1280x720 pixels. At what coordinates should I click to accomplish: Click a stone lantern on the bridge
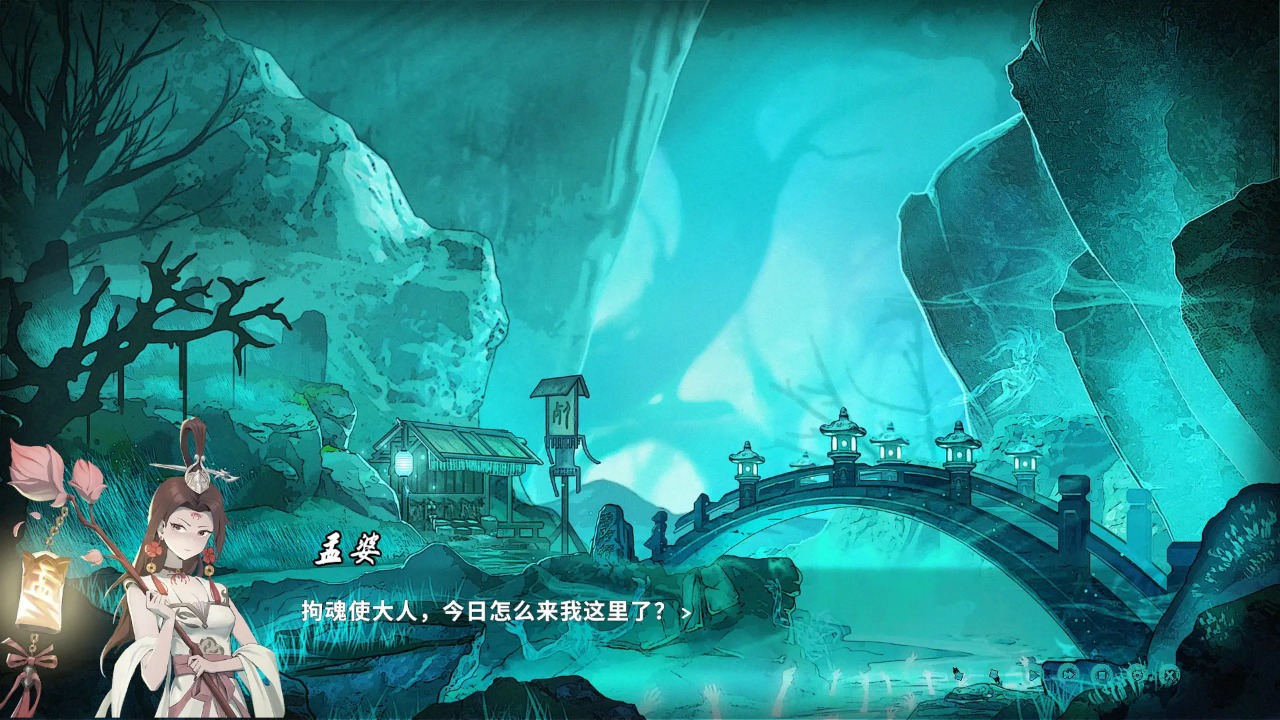pyautogui.click(x=843, y=442)
